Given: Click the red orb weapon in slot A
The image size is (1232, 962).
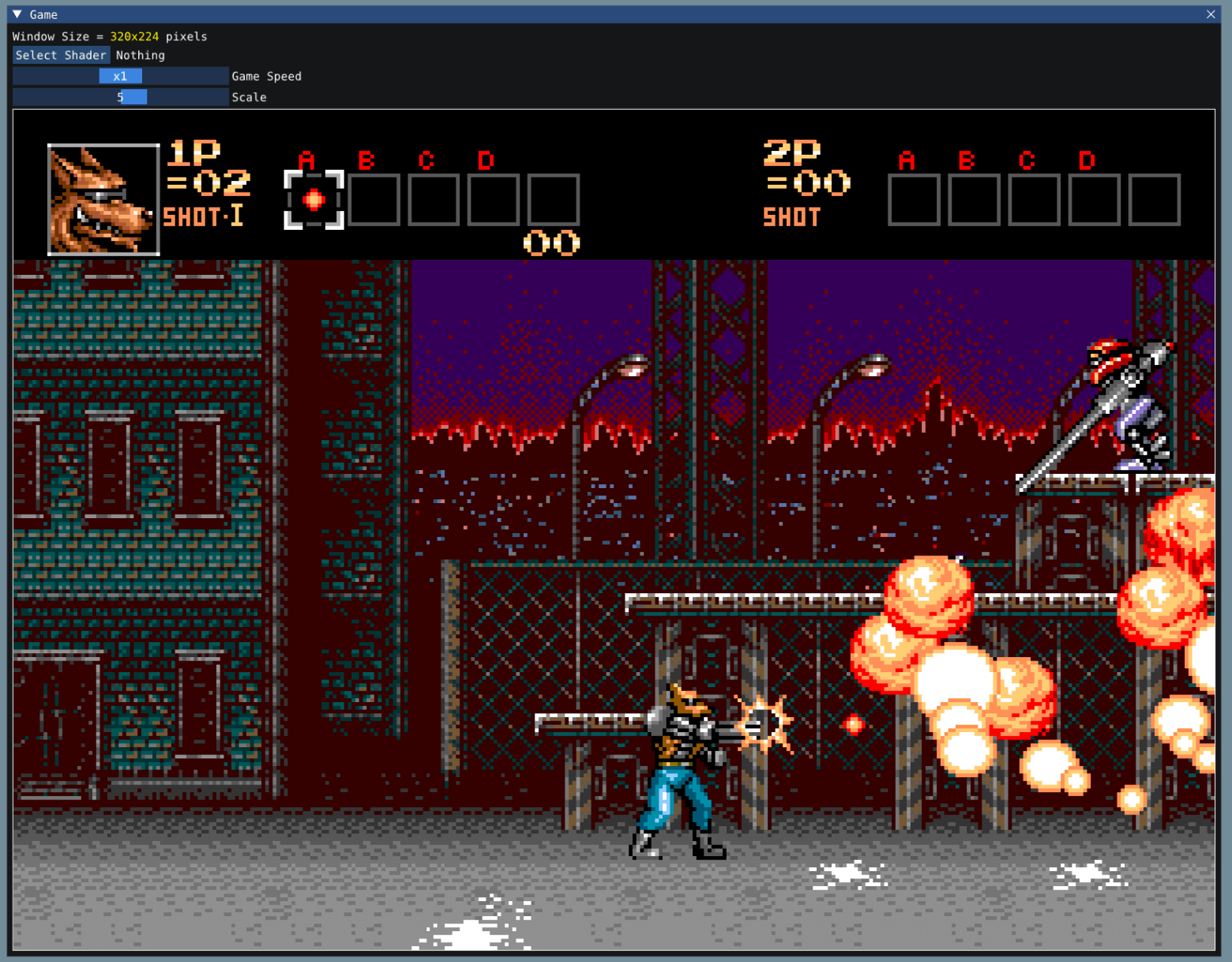Looking at the screenshot, I should [x=313, y=200].
